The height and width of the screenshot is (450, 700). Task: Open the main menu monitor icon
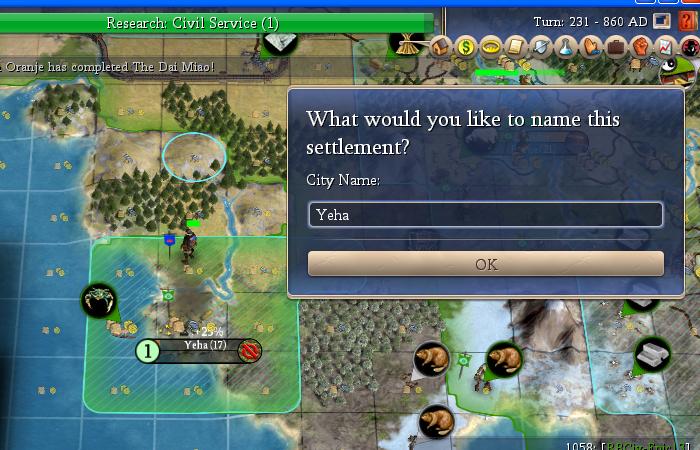pyautogui.click(x=662, y=20)
